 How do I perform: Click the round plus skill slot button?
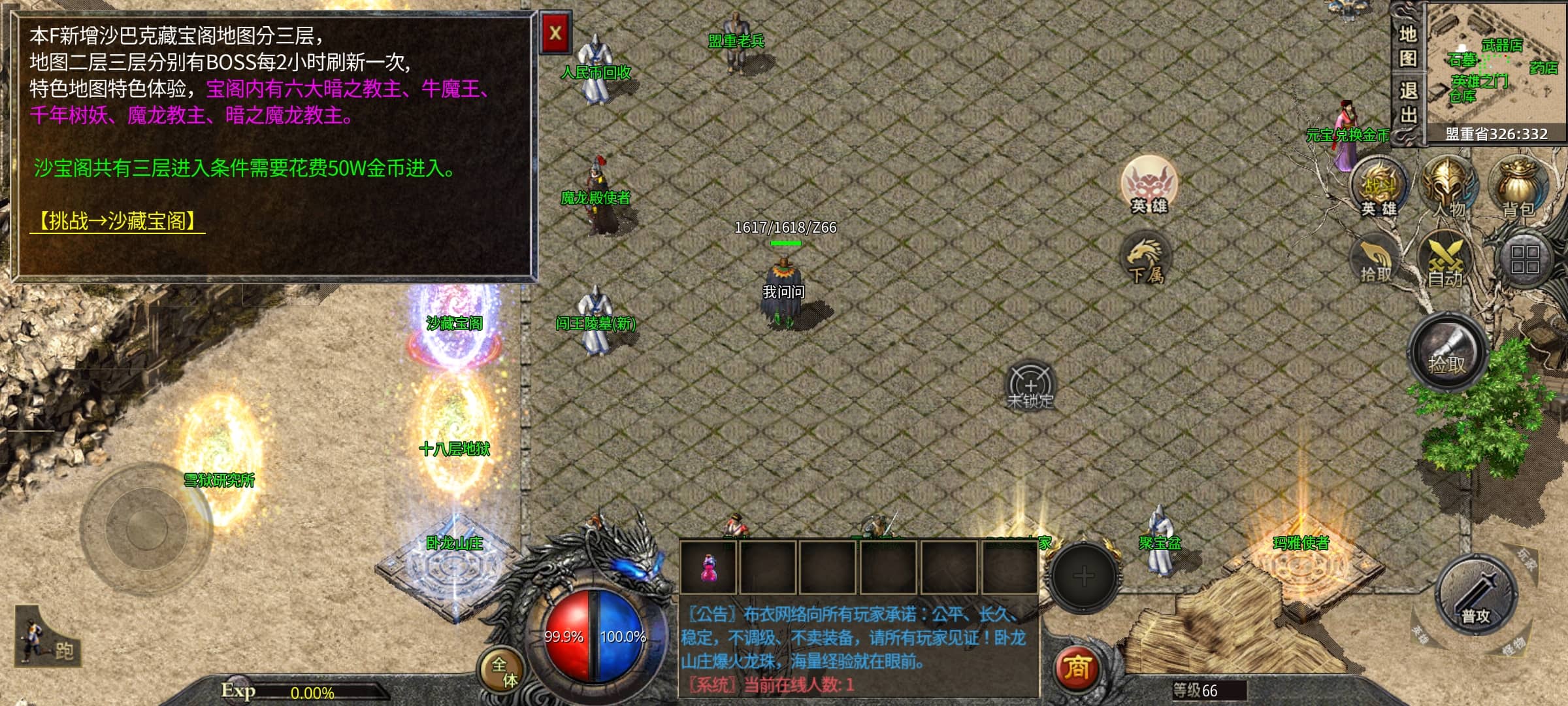tap(1083, 577)
